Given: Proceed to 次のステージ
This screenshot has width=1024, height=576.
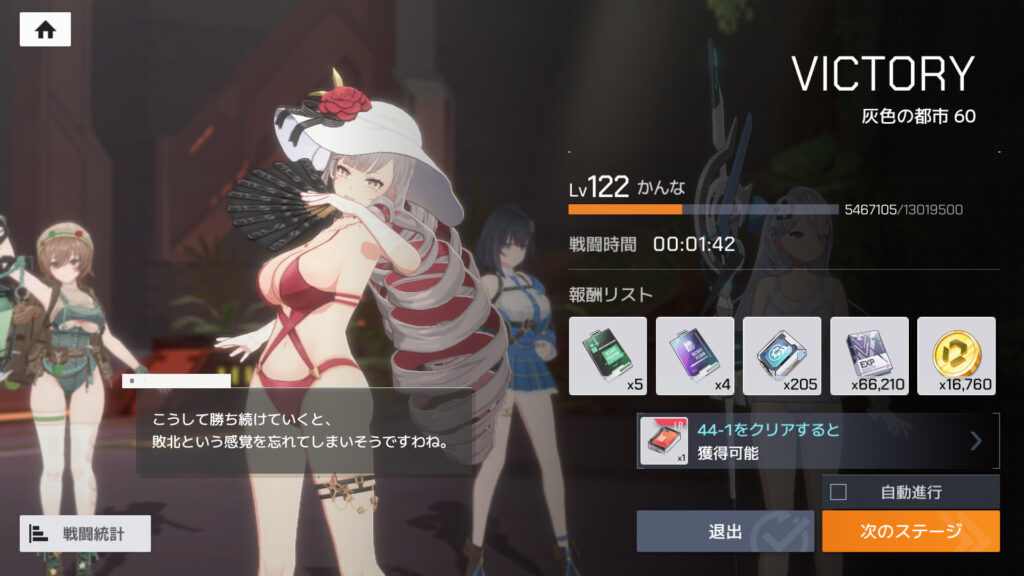Looking at the screenshot, I should (x=910, y=531).
